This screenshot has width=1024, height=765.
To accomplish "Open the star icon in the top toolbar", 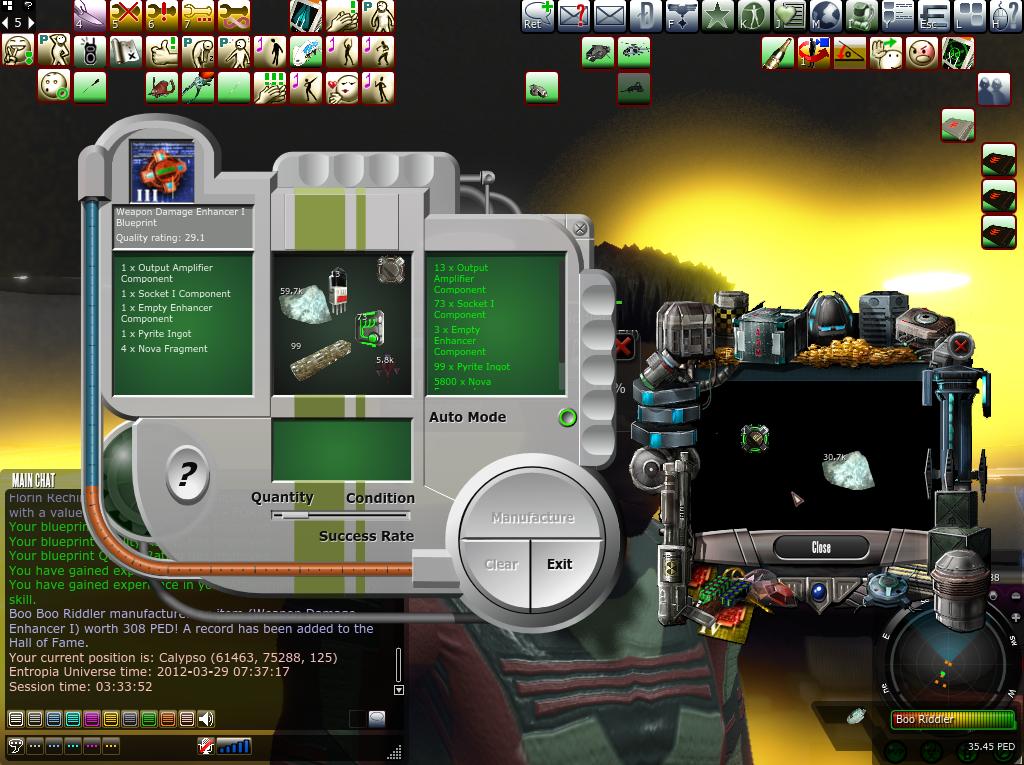I will click(717, 16).
